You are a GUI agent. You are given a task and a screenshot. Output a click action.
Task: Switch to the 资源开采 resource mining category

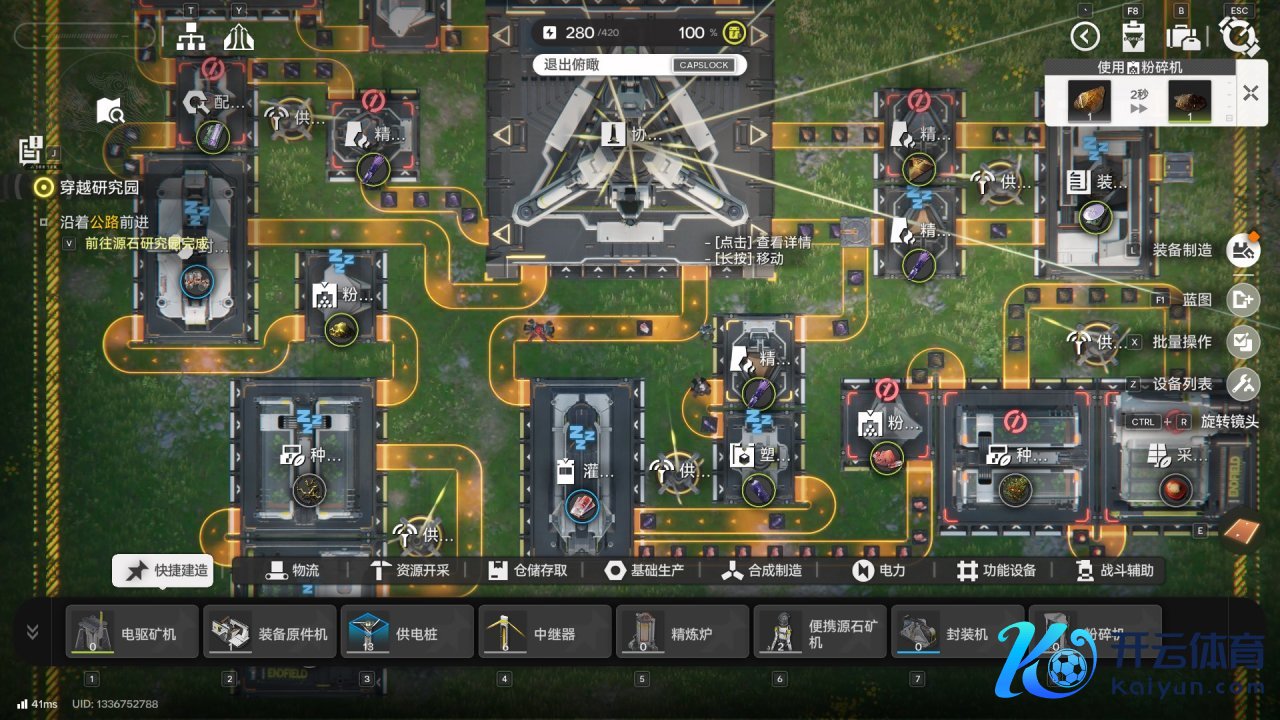[x=410, y=571]
